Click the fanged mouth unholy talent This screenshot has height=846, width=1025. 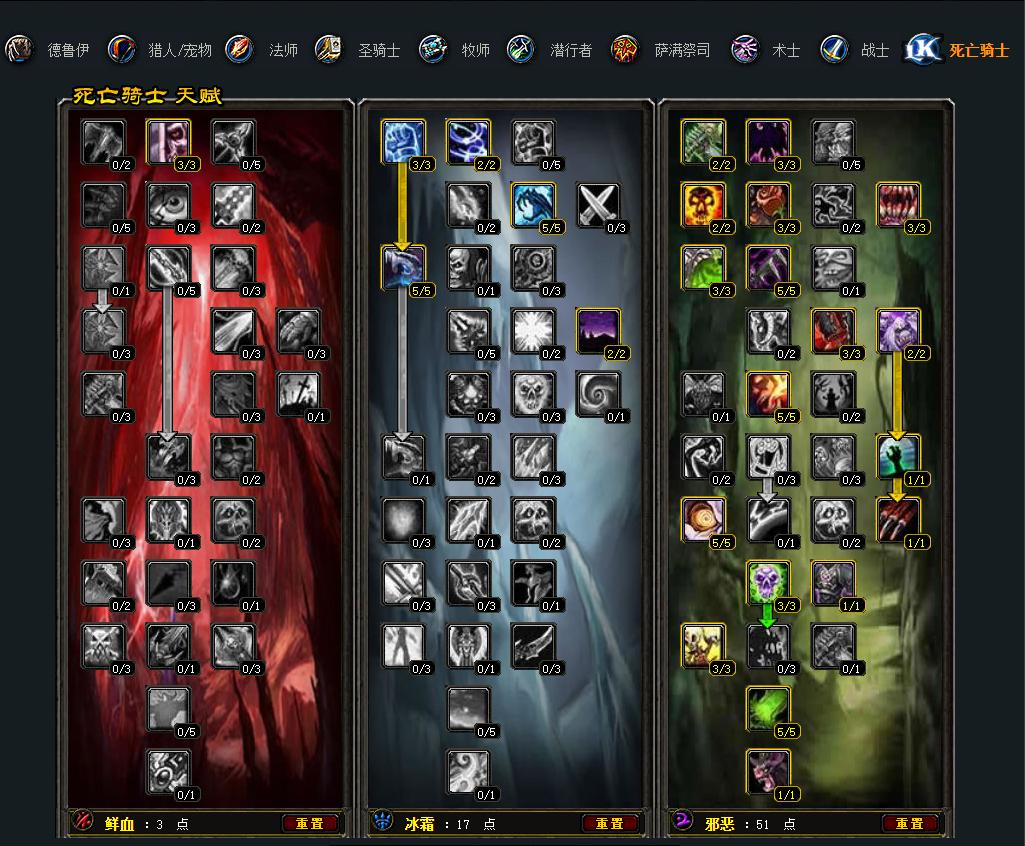tap(898, 205)
